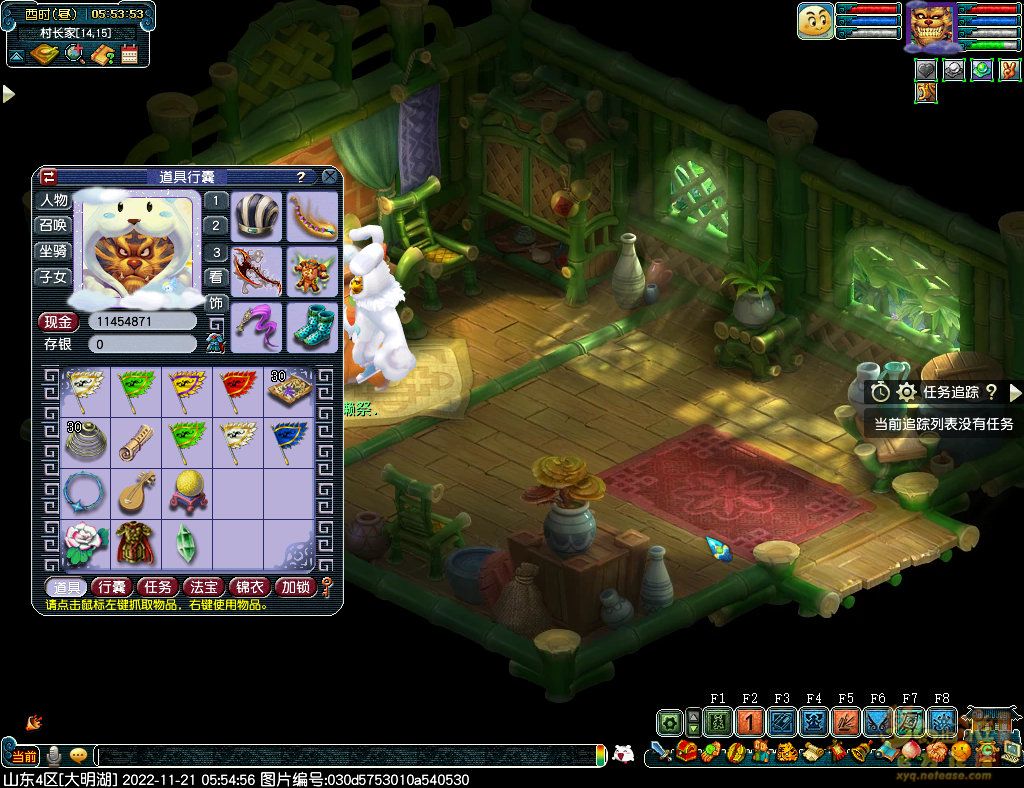Open the 坐骑 mount tab

tap(53, 251)
